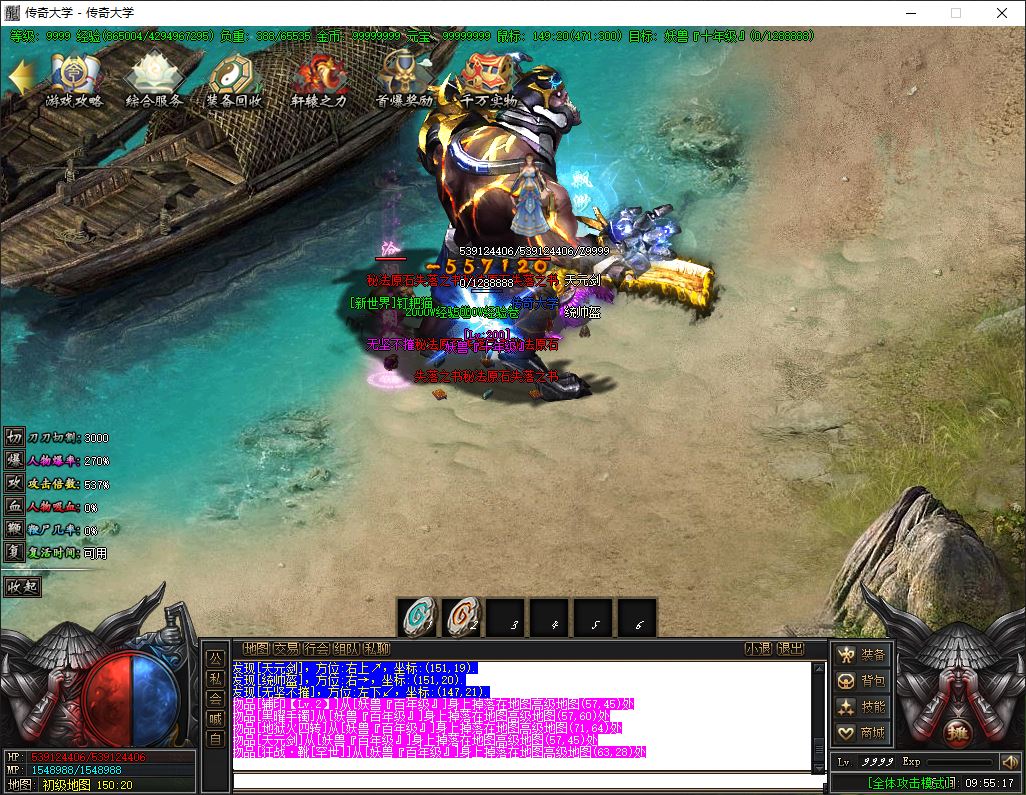The image size is (1026, 795).
Task: Open the 综合服务 lotus icon
Action: 154,78
